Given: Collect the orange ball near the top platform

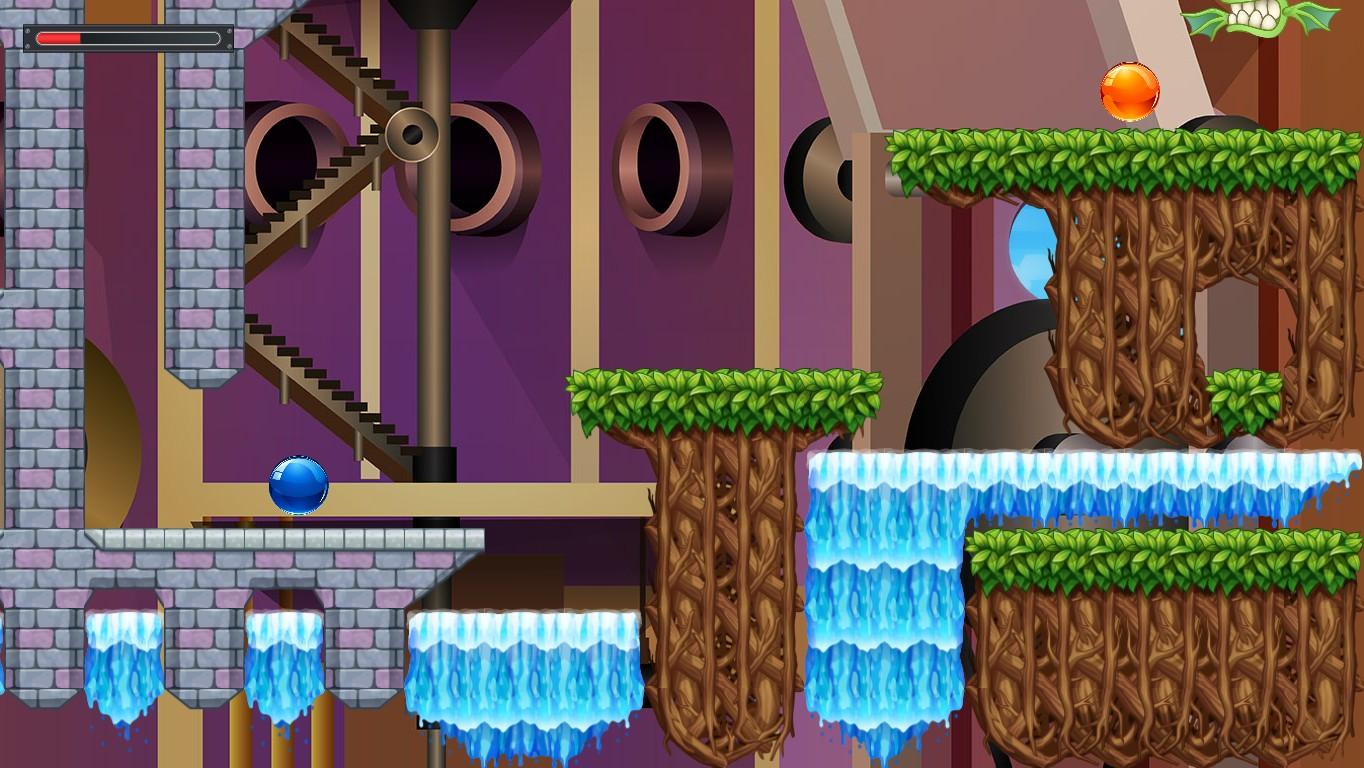Looking at the screenshot, I should (1130, 91).
